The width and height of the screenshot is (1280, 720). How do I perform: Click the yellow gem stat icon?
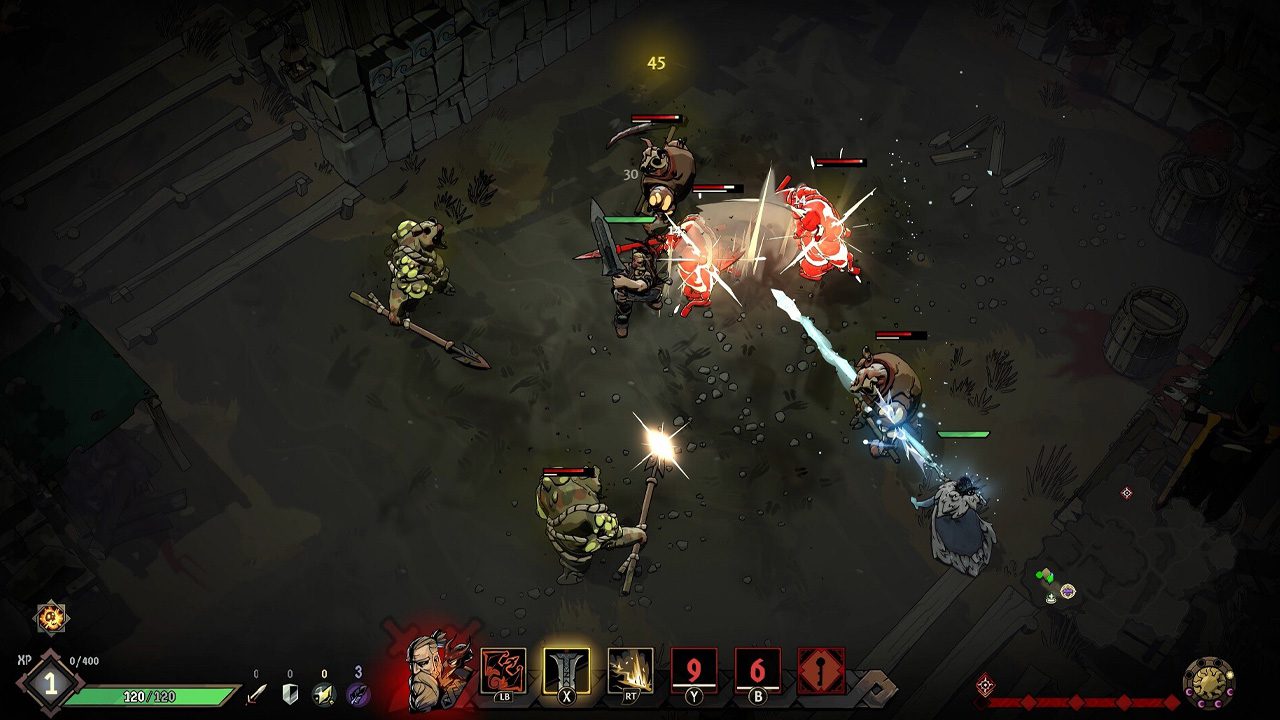[324, 693]
